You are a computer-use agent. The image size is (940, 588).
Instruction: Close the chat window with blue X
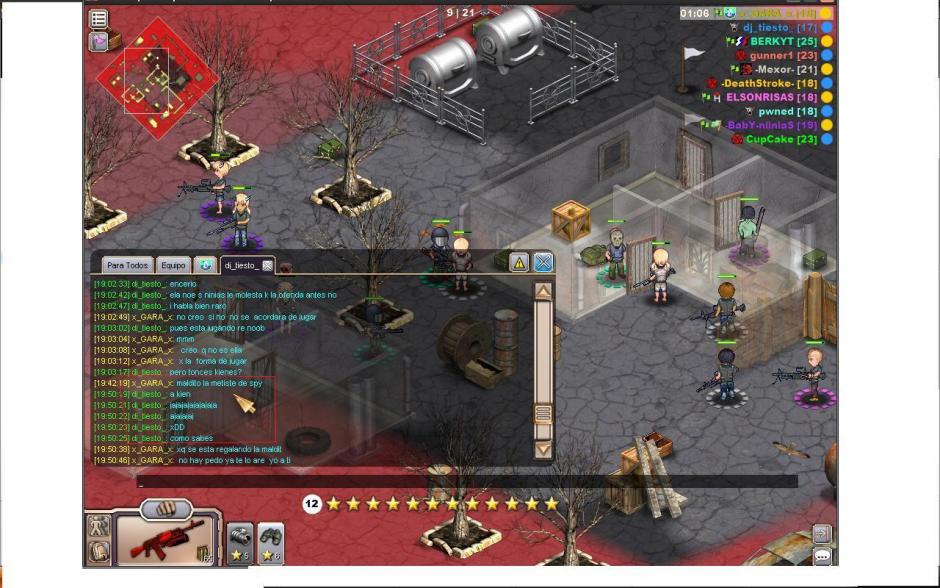pyautogui.click(x=543, y=263)
